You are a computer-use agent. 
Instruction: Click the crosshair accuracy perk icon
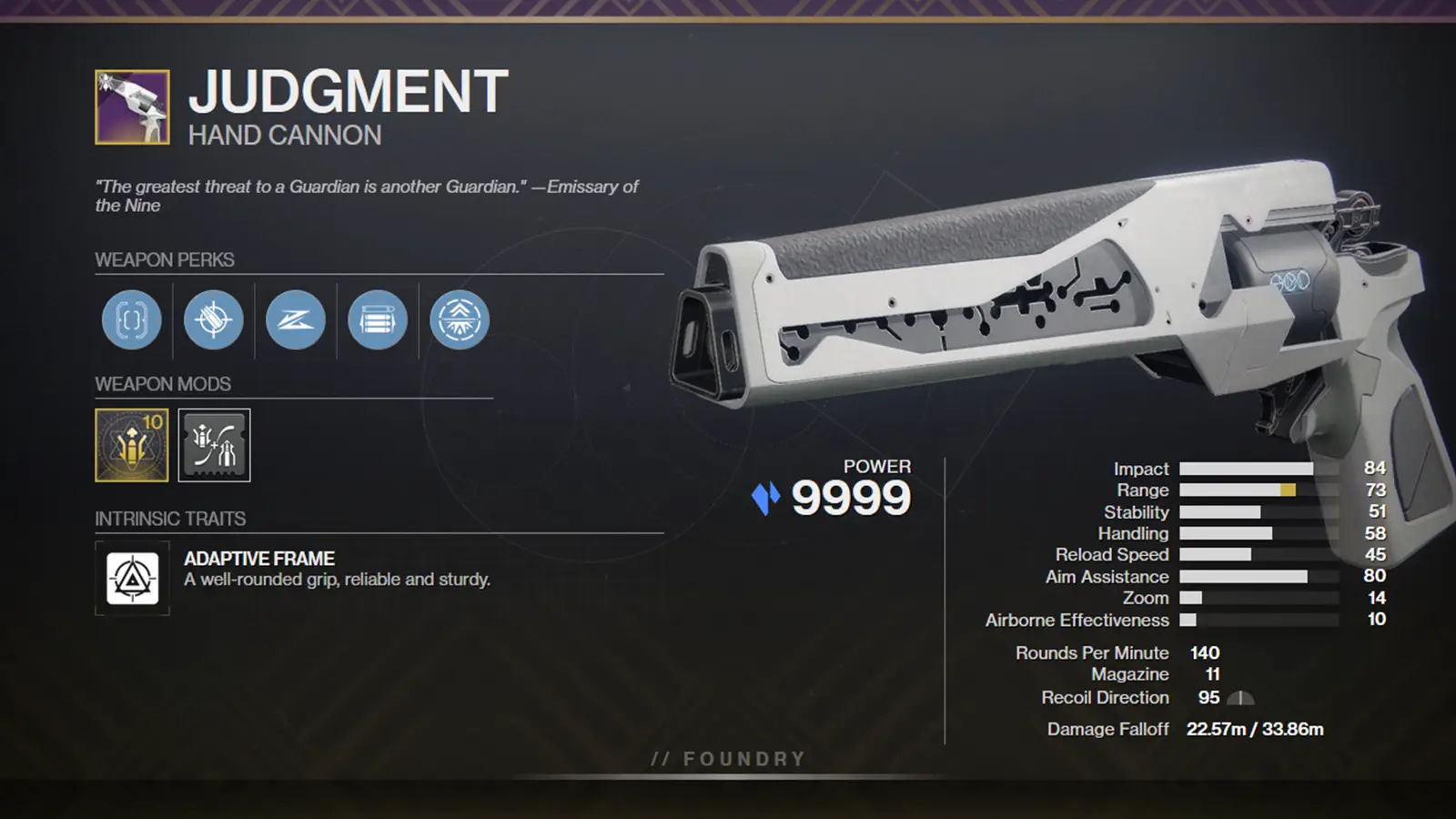pos(213,320)
